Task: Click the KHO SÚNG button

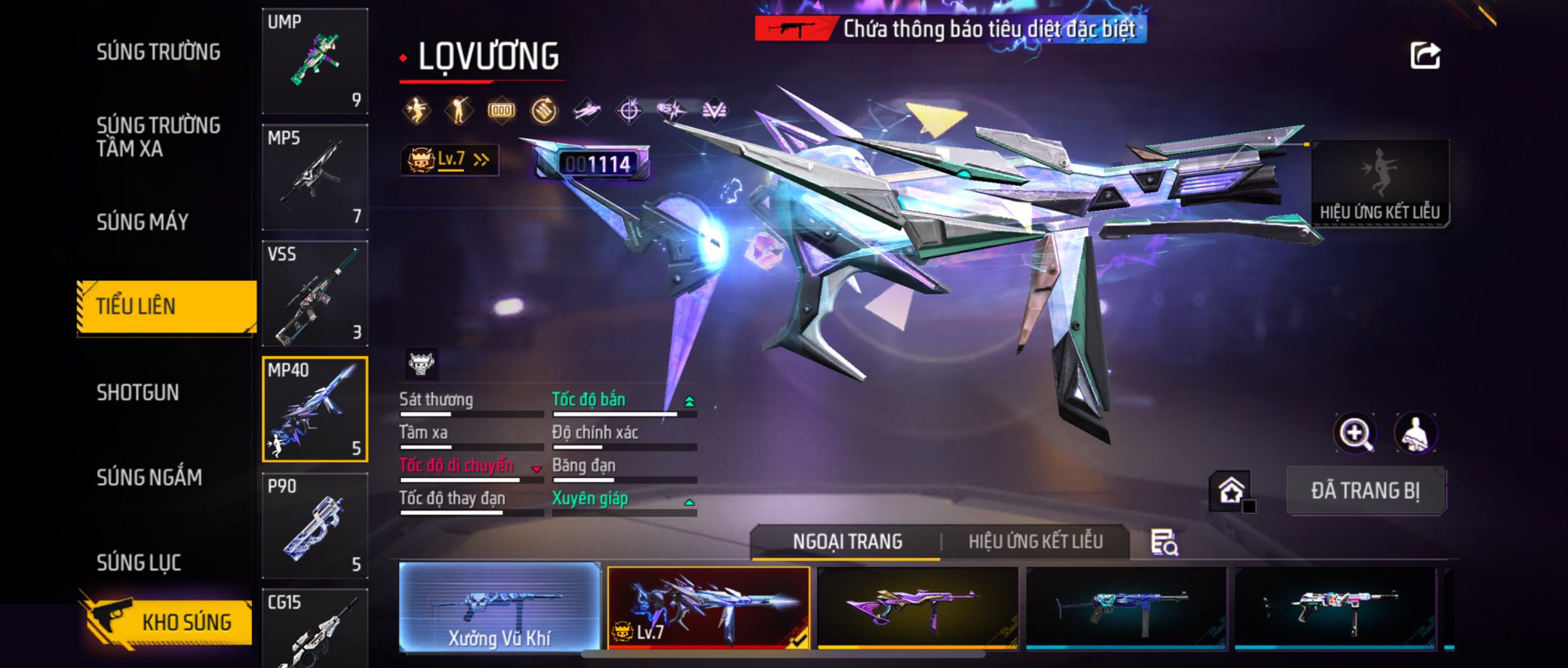Action: (166, 621)
